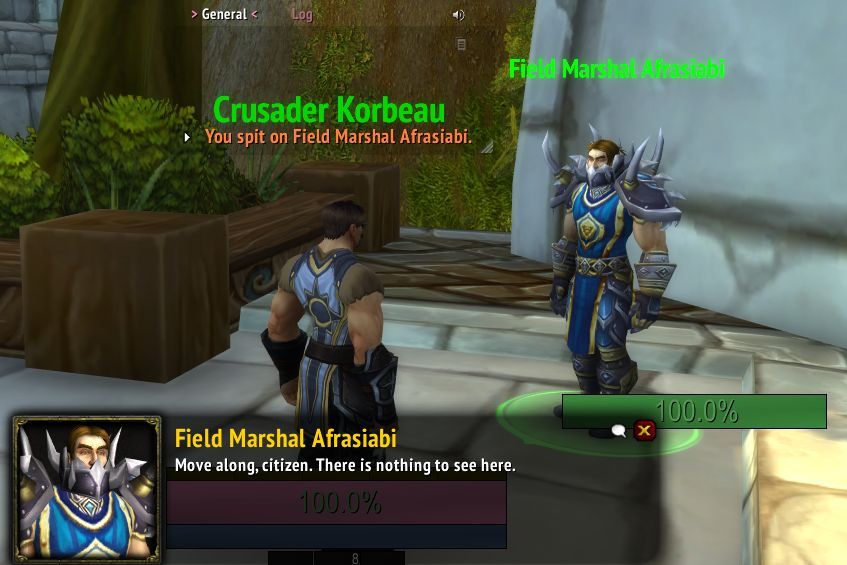Viewport: 847px width, 565px height.
Task: Switch to the General chat tab
Action: [x=224, y=14]
